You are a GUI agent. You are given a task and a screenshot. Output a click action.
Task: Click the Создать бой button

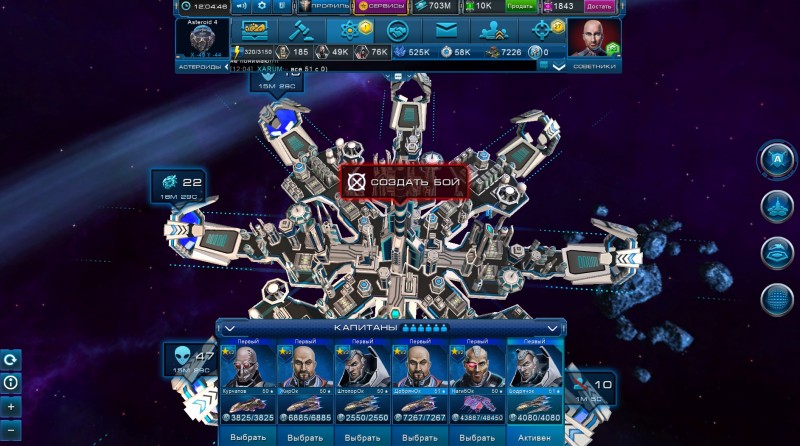404,183
